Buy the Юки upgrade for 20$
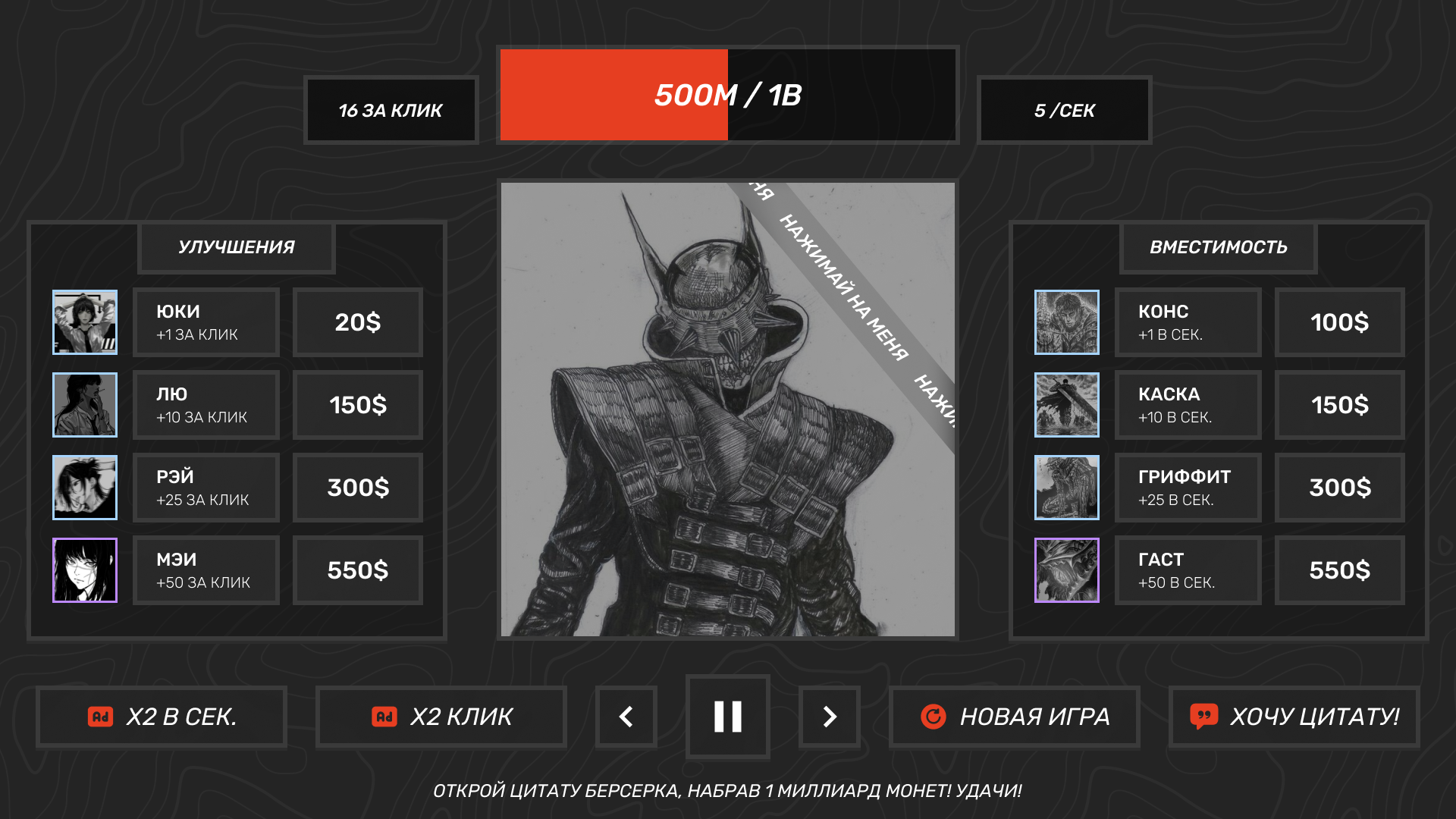Image resolution: width=1456 pixels, height=819 pixels. pos(356,322)
